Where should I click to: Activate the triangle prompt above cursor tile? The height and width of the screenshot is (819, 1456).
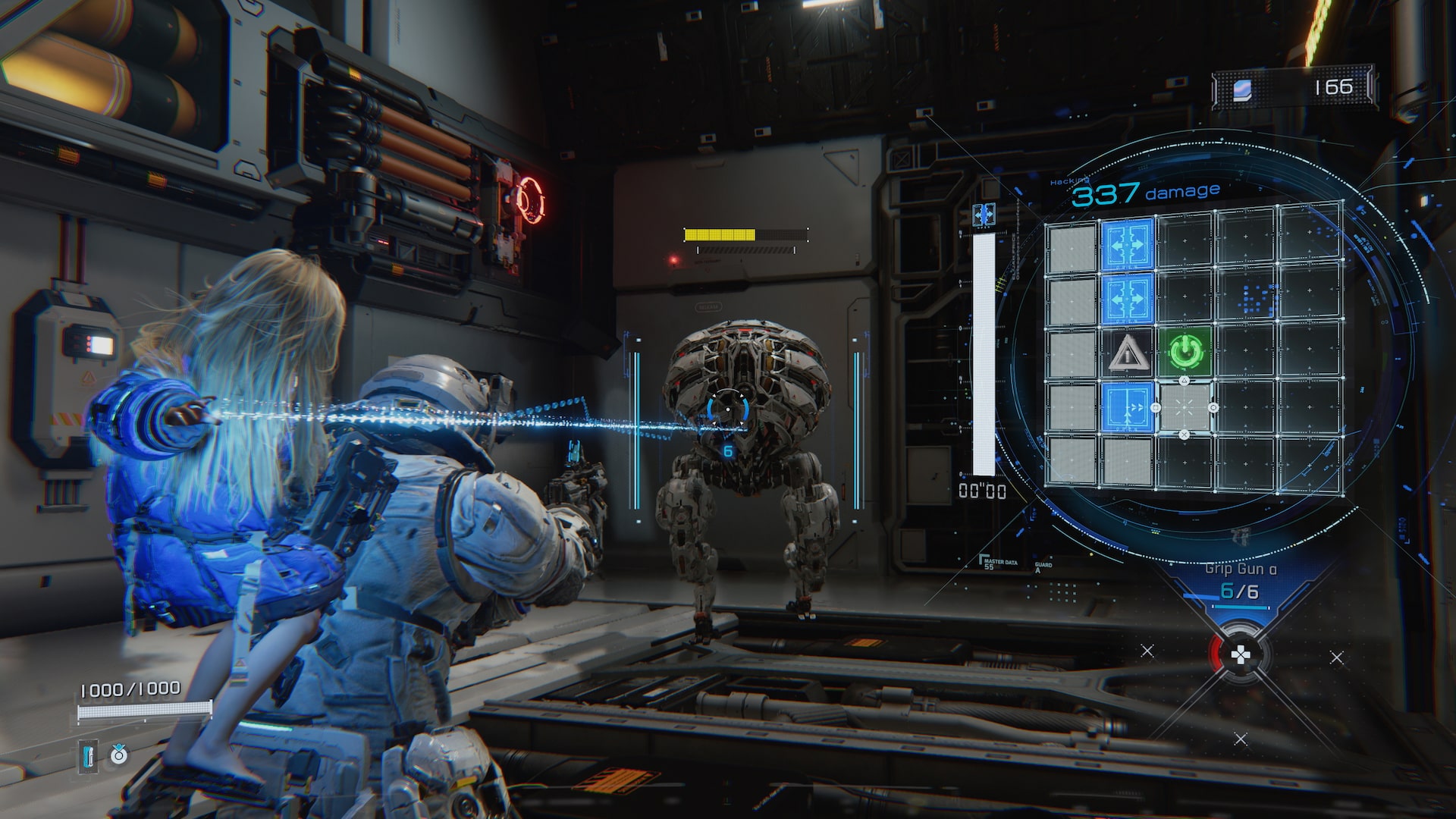1185,380
